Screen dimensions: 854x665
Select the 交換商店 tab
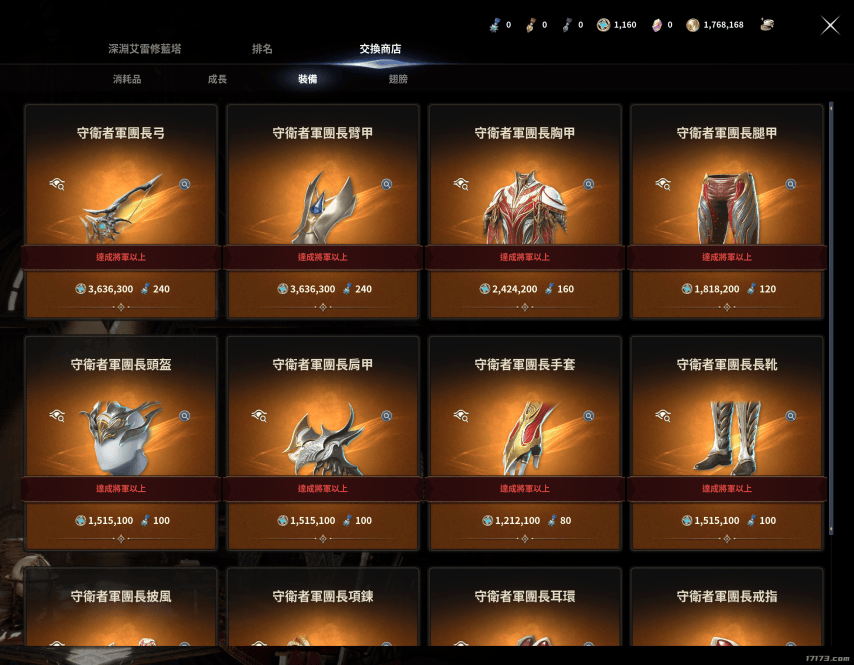tap(381, 49)
